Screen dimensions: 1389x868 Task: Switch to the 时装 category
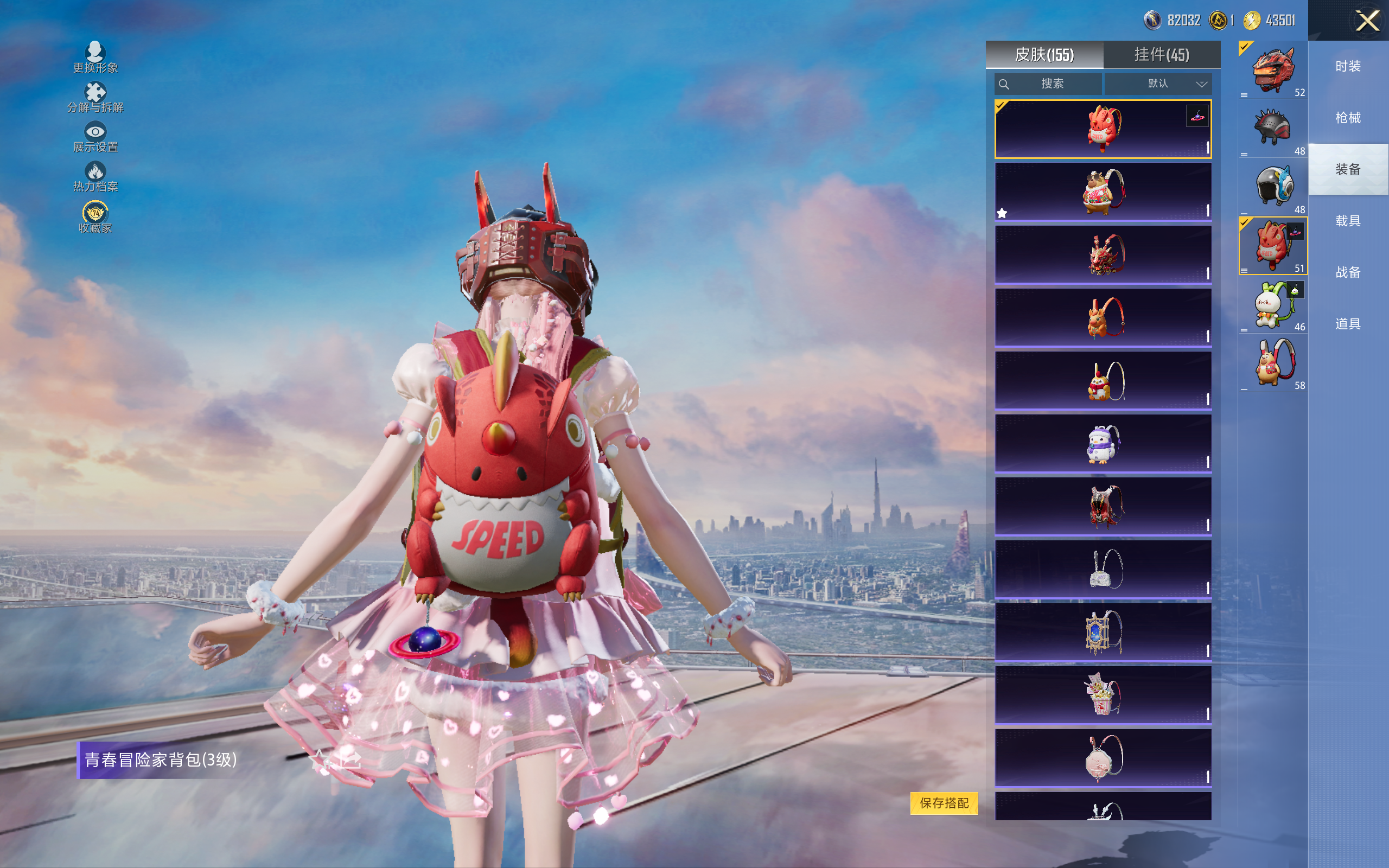click(x=1348, y=66)
